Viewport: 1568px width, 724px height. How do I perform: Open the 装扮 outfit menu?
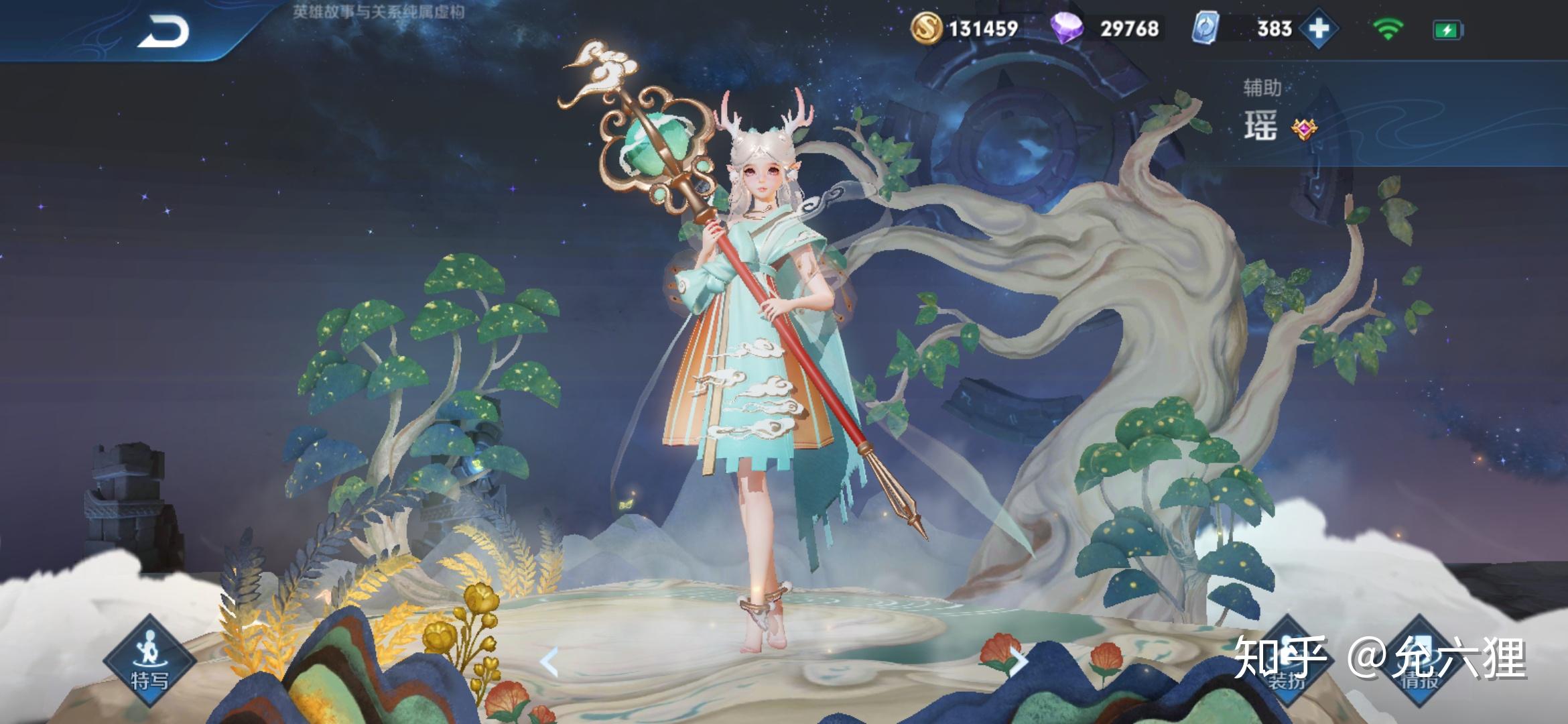tap(1287, 660)
